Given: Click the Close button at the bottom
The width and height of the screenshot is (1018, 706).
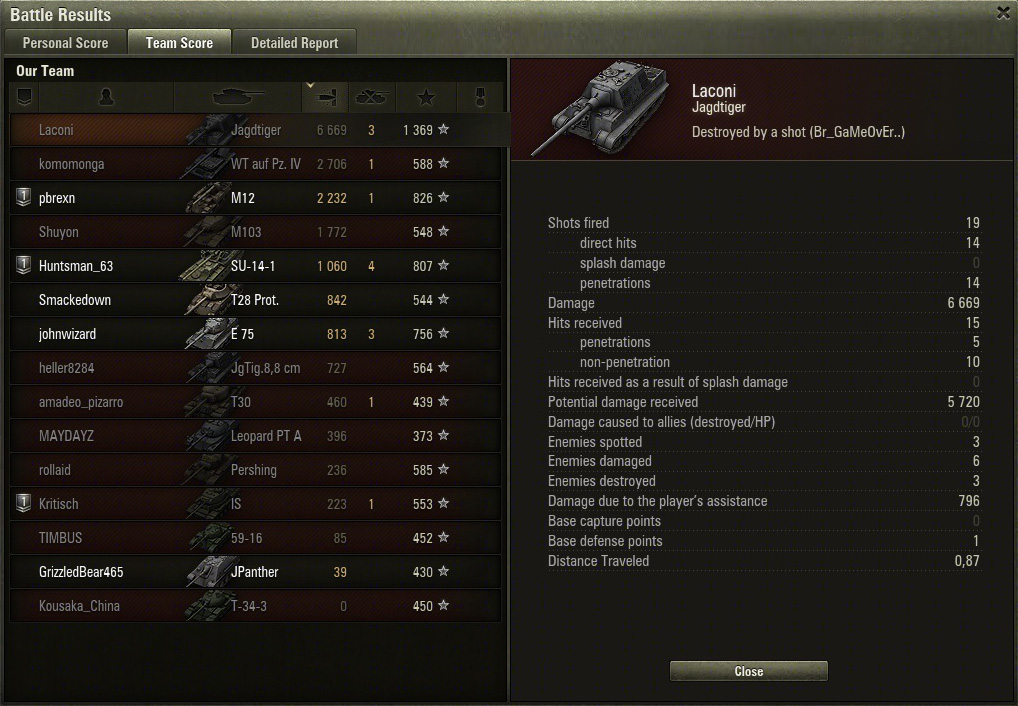Looking at the screenshot, I should [748, 672].
